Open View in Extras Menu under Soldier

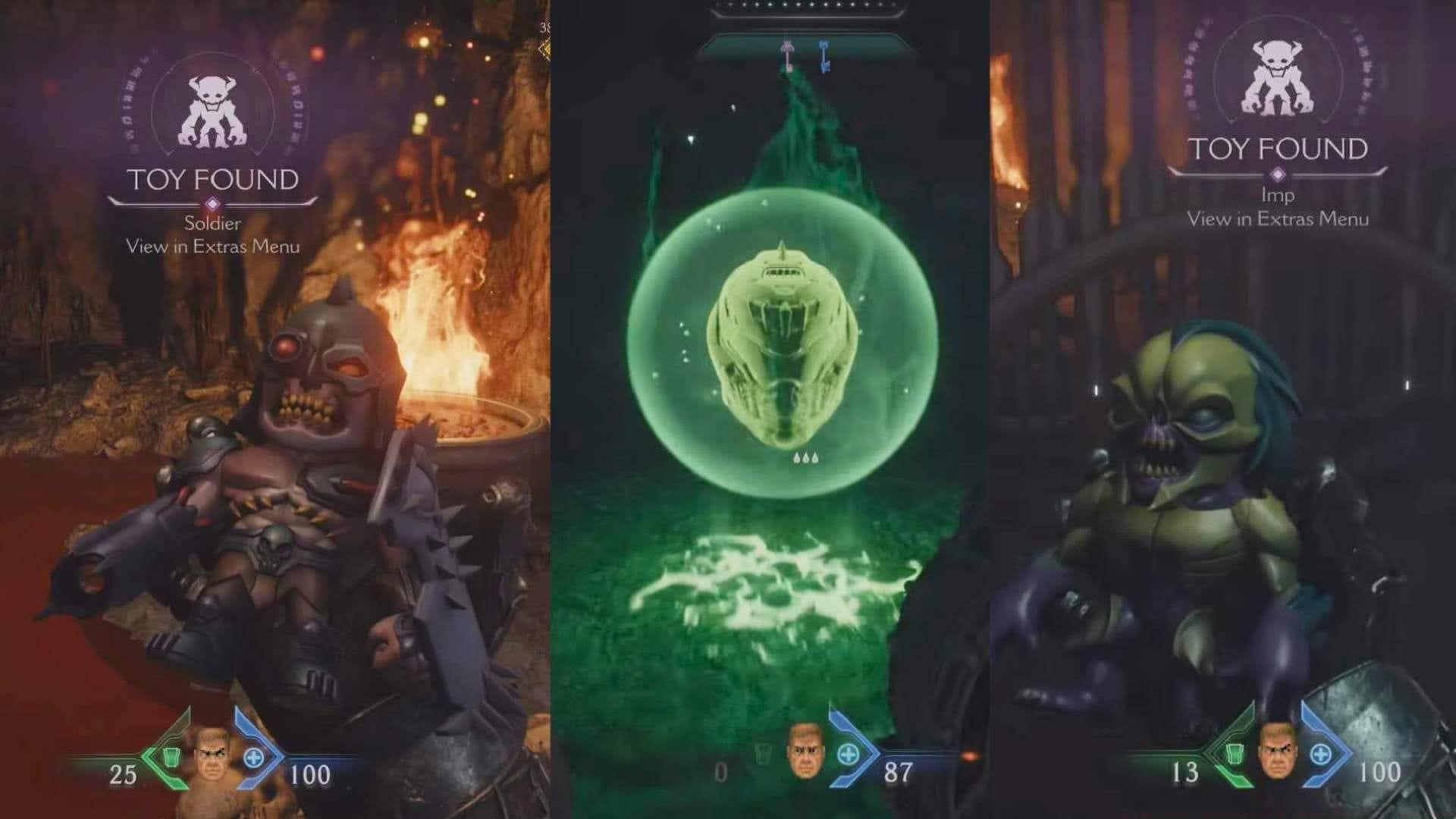pos(214,246)
